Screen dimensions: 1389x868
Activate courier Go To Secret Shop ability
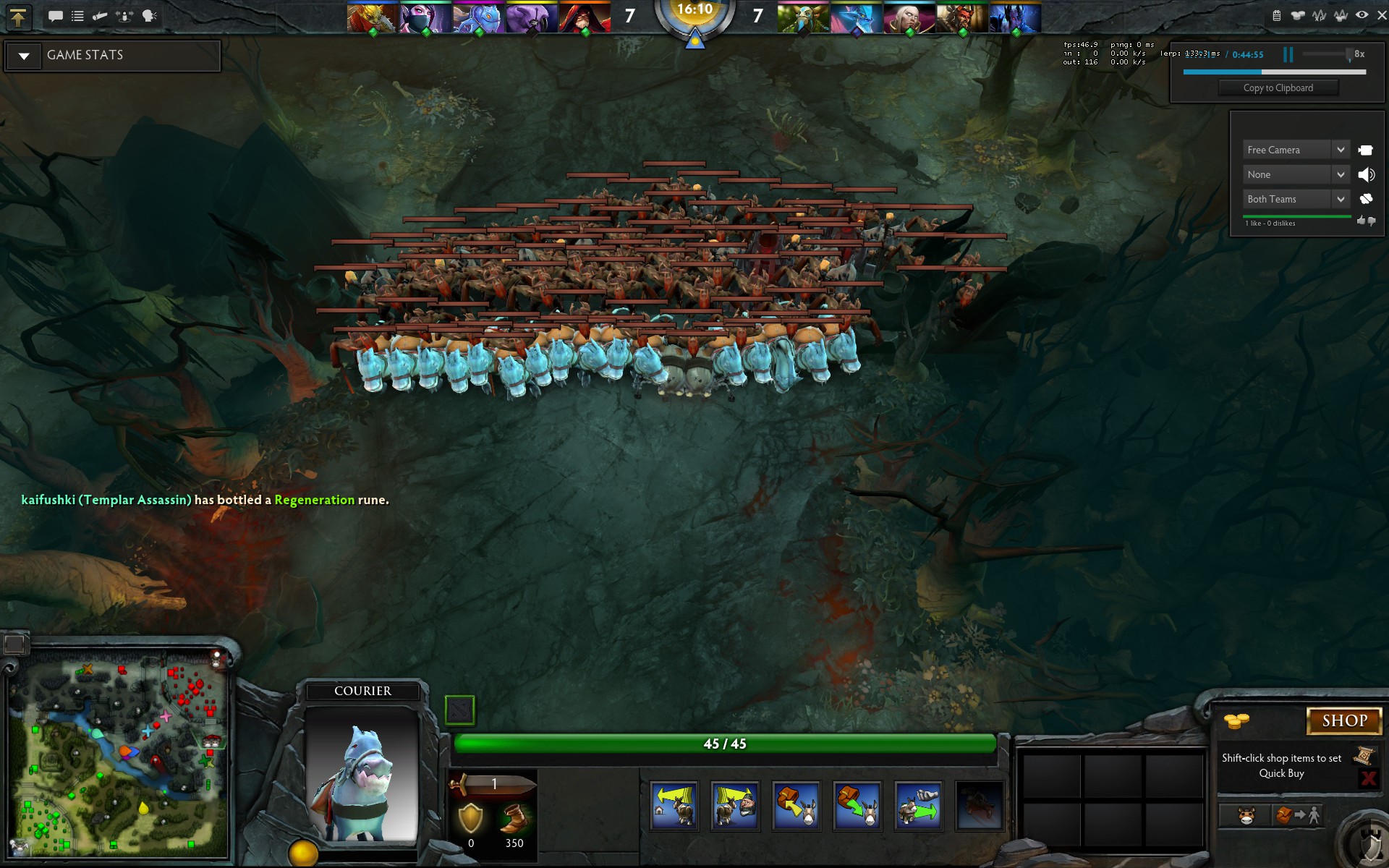click(735, 806)
